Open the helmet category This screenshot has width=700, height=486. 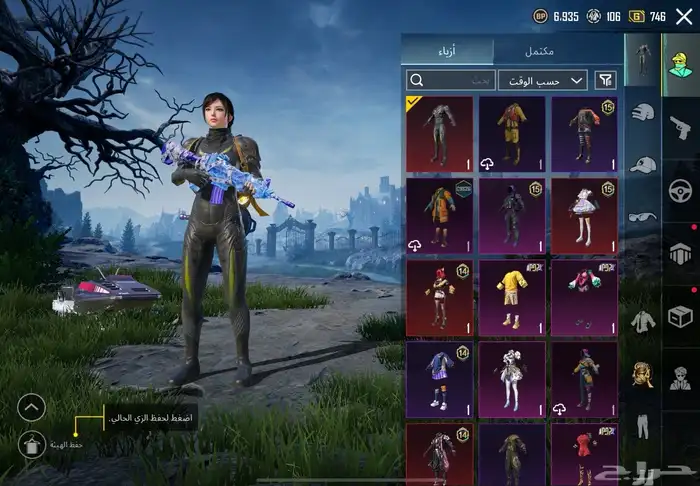(x=641, y=112)
